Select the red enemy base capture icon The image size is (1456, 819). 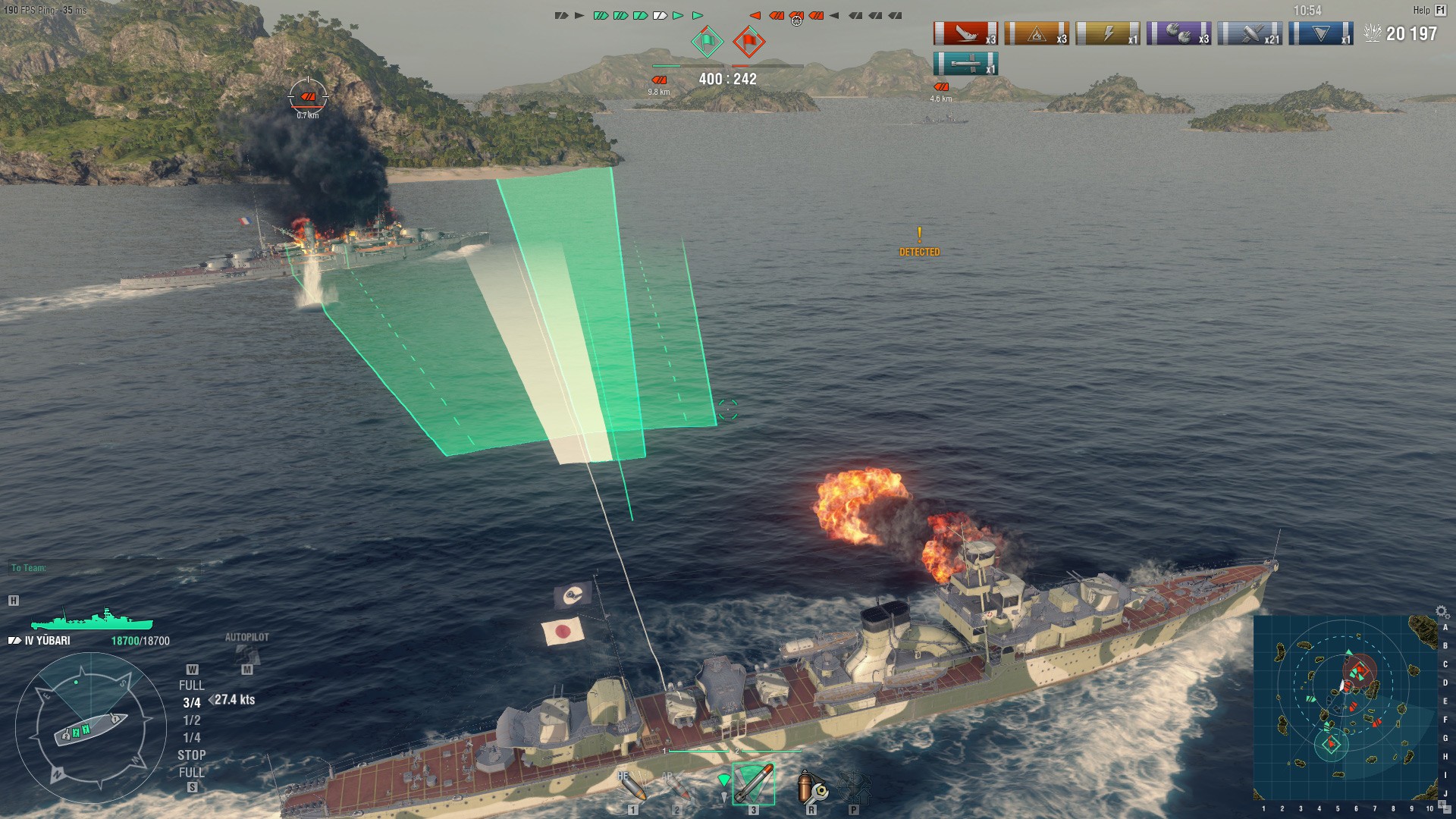pos(748,41)
